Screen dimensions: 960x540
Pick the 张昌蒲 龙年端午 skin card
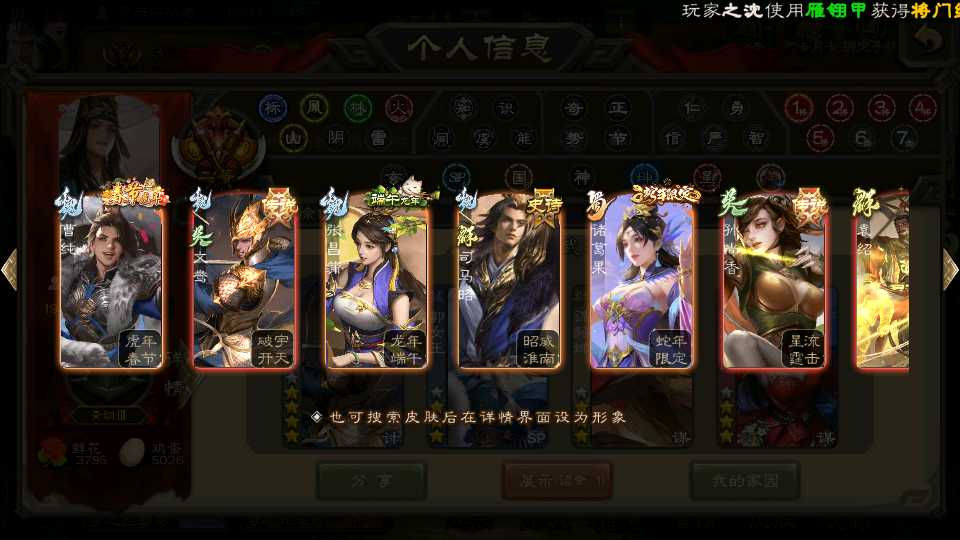pos(377,281)
